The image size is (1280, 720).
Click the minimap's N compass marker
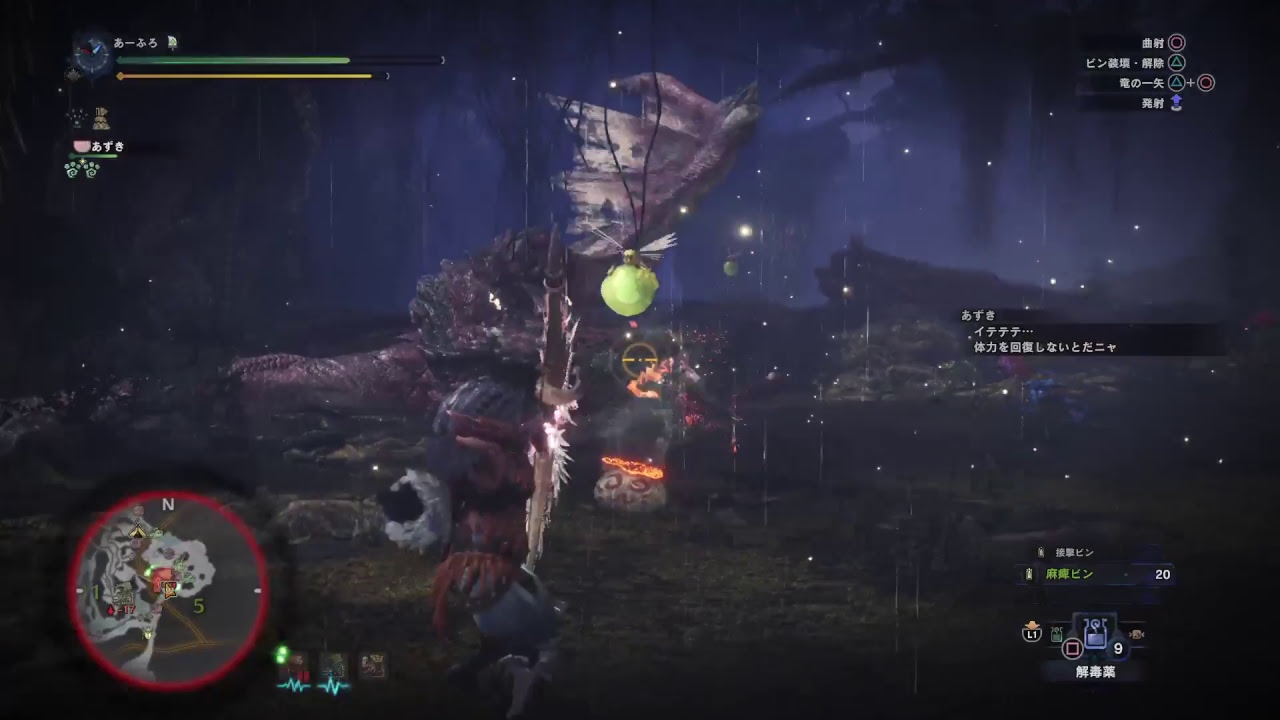(x=168, y=505)
